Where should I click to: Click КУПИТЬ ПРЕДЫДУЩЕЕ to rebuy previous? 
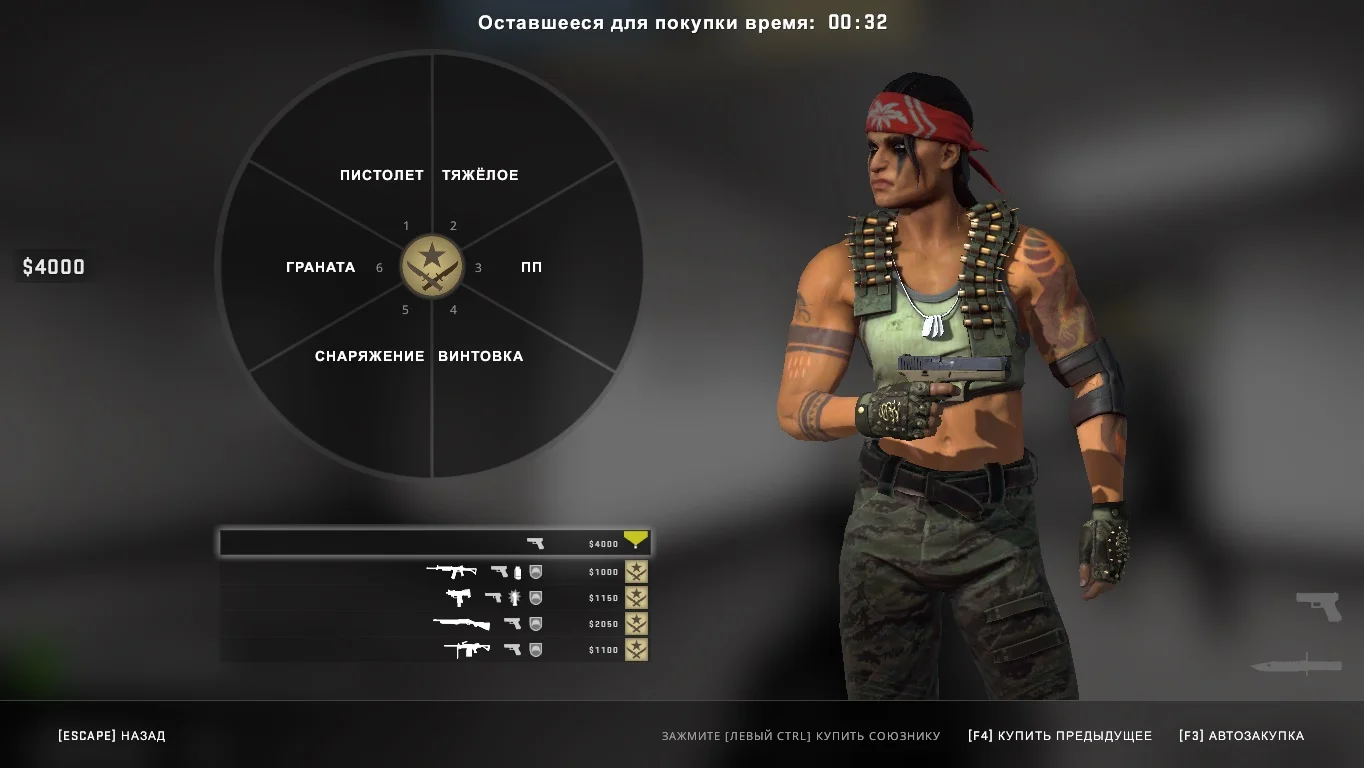pos(1060,736)
